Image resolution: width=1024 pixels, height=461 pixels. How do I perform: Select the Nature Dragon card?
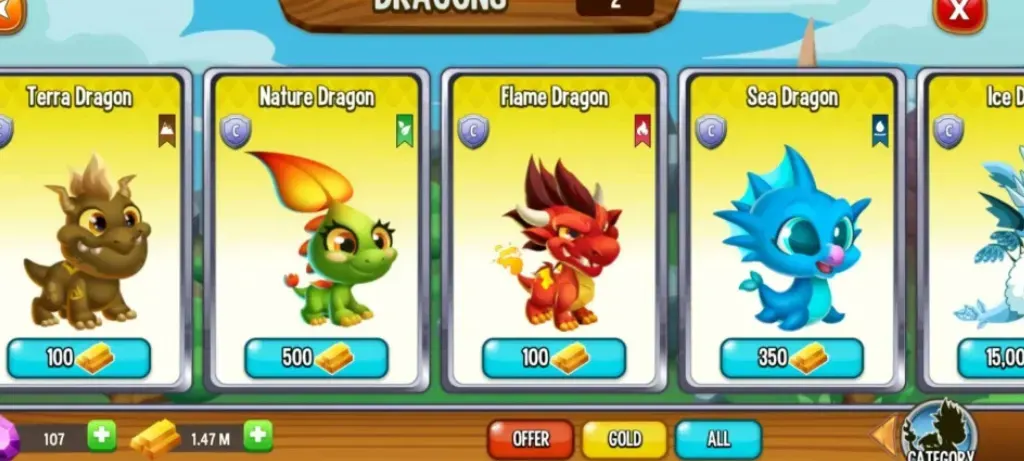pos(316,230)
